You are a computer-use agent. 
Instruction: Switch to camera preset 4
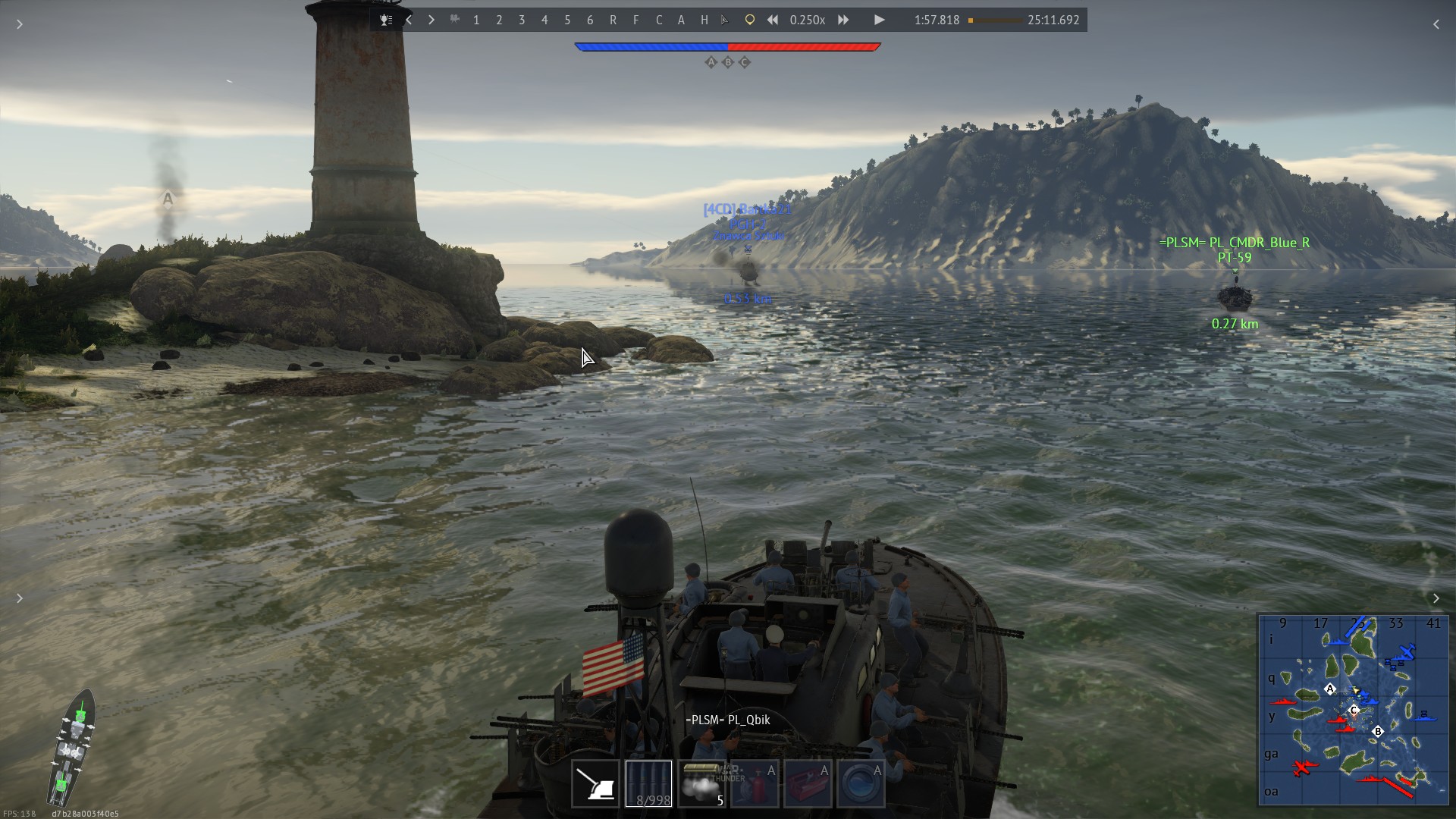tap(544, 20)
